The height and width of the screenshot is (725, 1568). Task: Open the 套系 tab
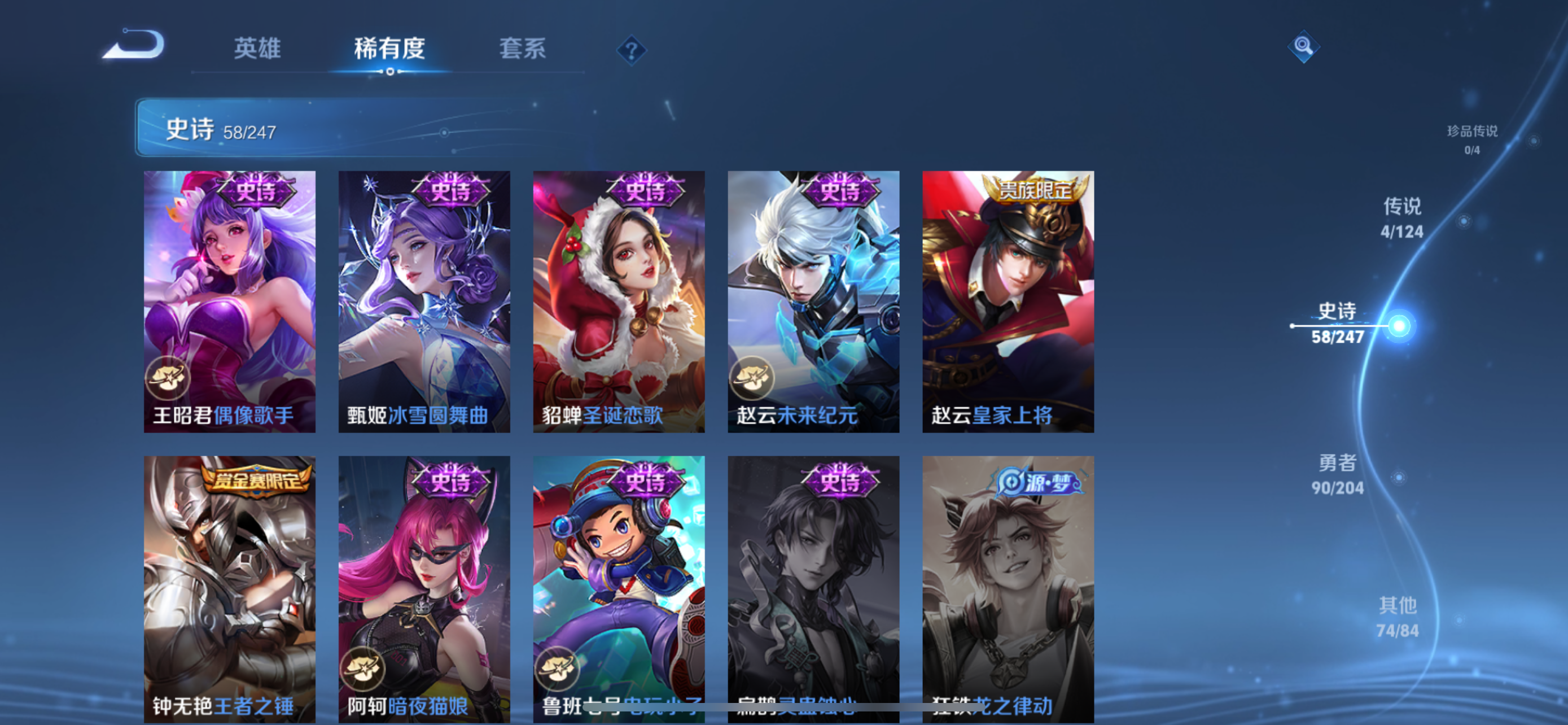tap(522, 49)
